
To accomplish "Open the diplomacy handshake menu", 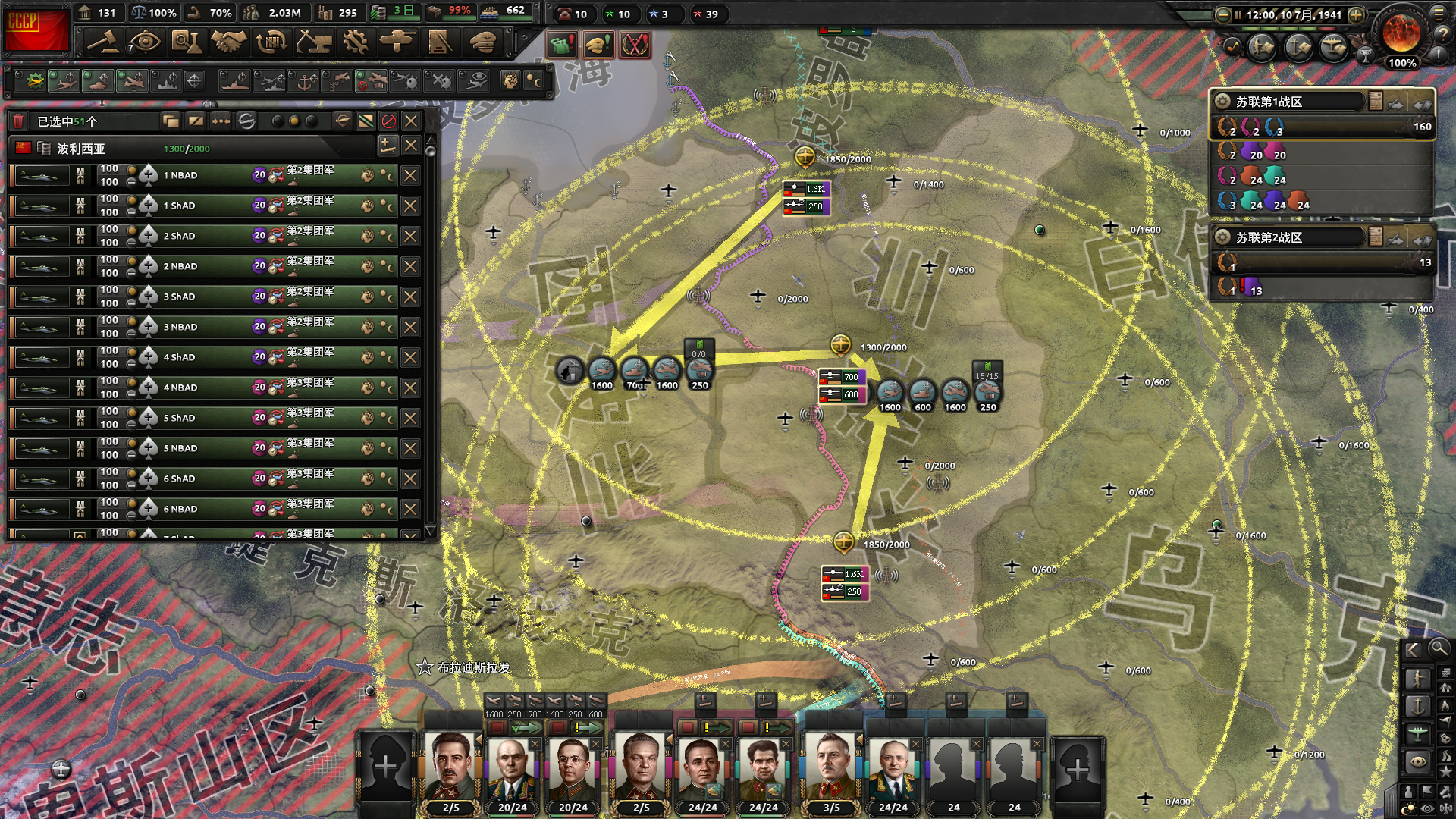I will coord(228,42).
